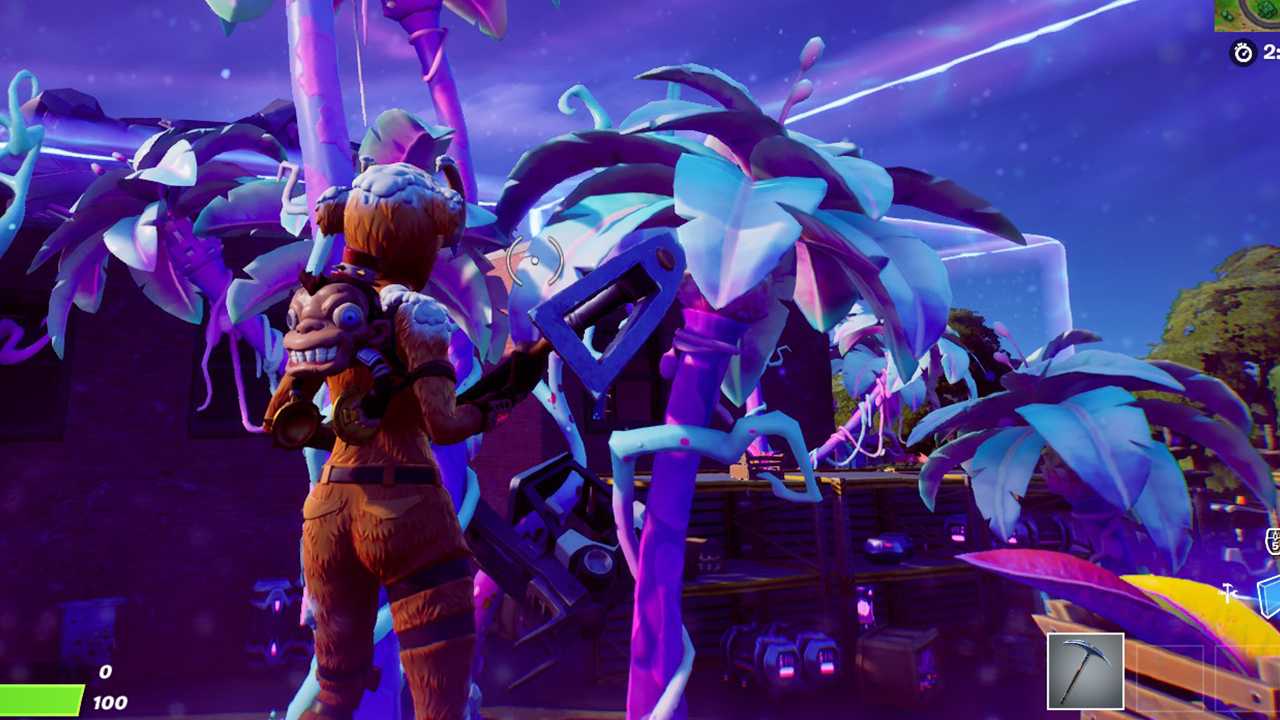Open the minimap in the top-right corner
1280x720 pixels.
coord(1245,16)
